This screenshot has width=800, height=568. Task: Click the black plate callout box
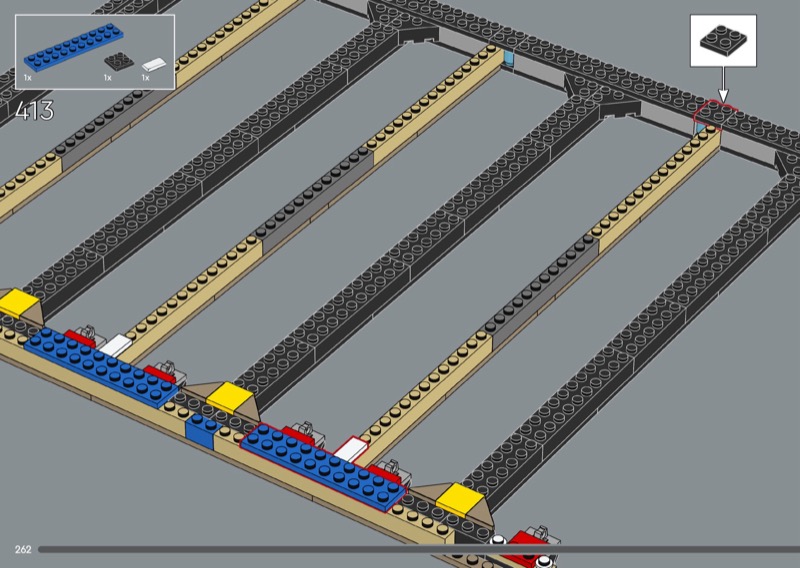pos(723,40)
